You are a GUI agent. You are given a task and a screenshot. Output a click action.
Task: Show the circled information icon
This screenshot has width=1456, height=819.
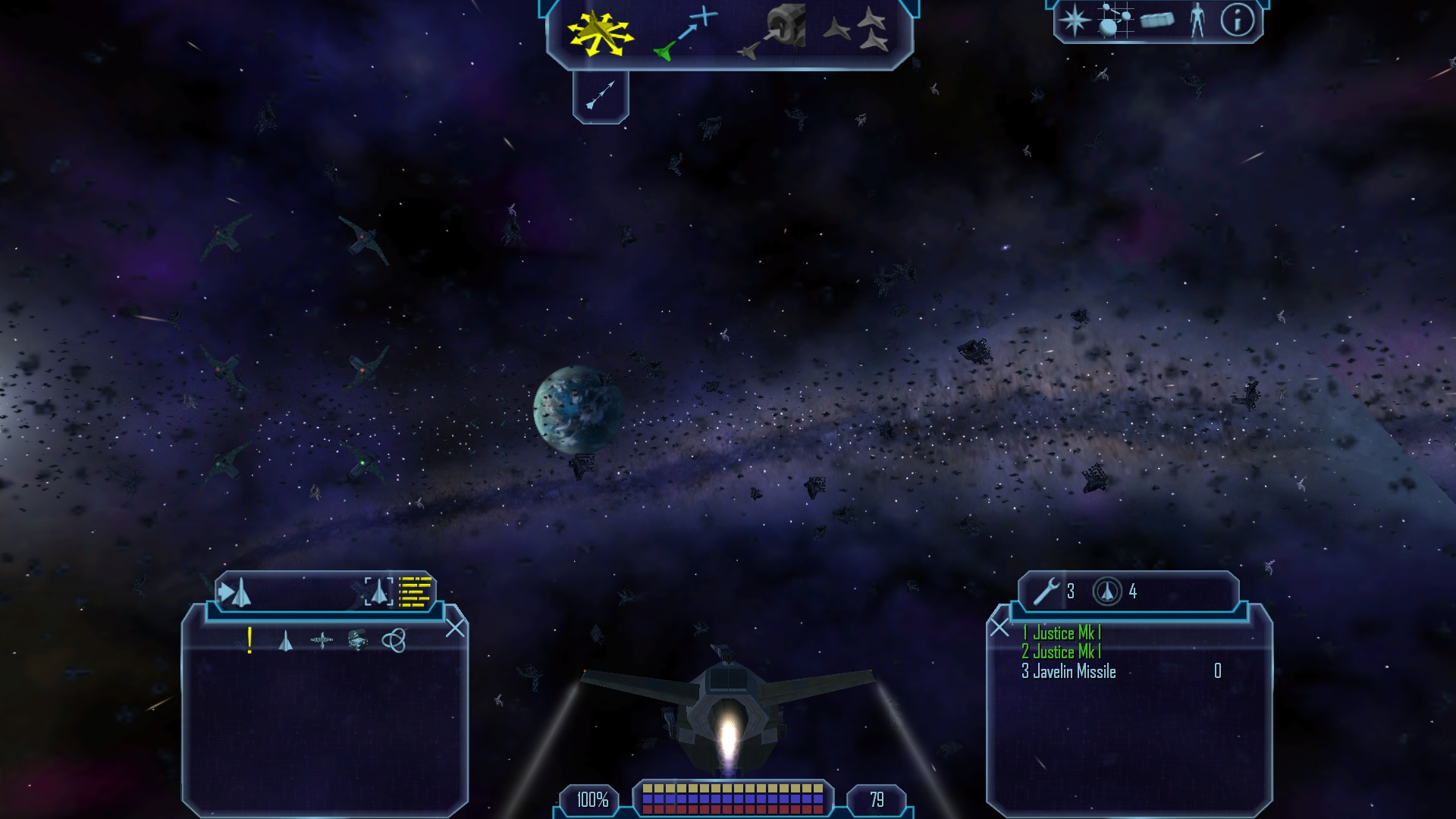1237,20
